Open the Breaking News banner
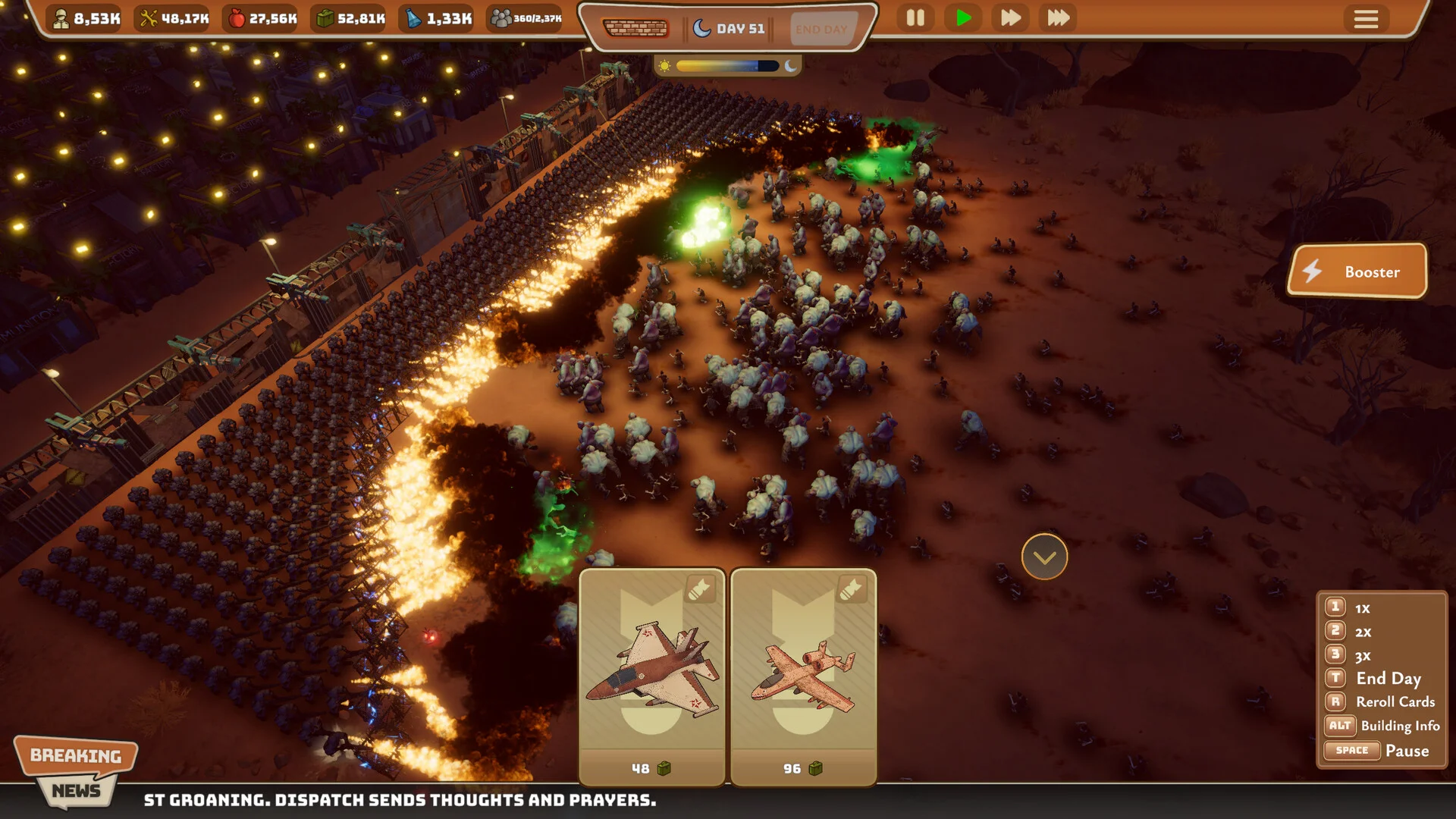The image size is (1456, 819). click(76, 770)
